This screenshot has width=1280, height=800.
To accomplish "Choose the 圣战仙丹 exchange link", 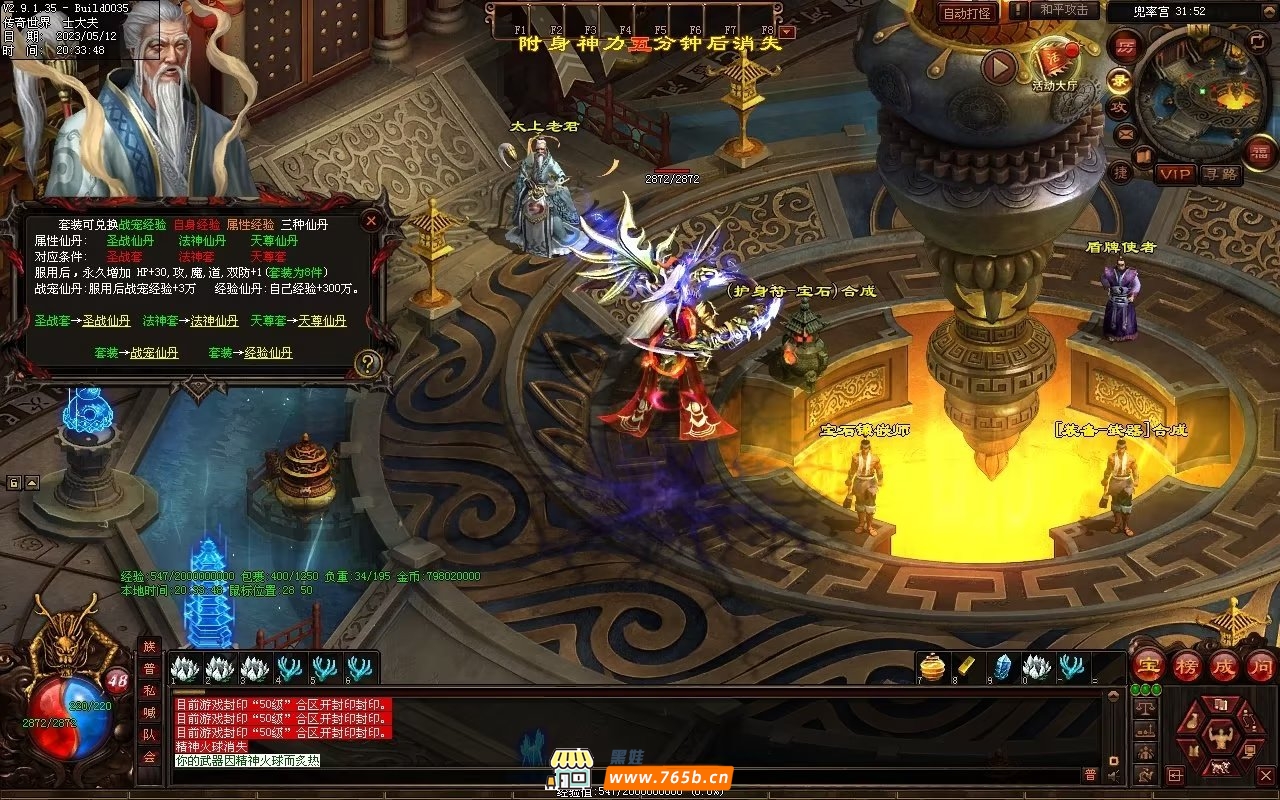I will click(106, 321).
